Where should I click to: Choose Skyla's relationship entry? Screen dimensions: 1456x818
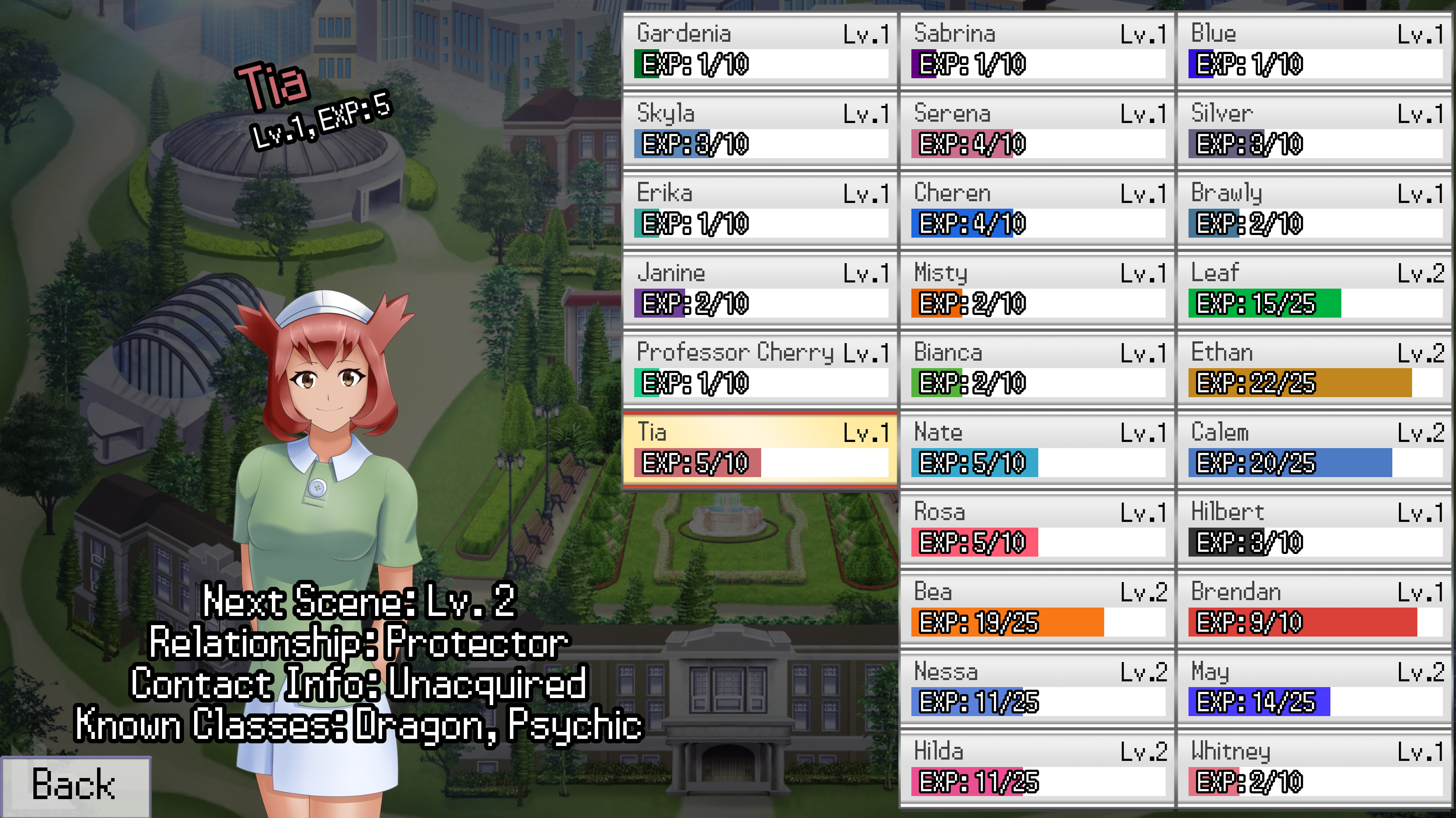pyautogui.click(x=760, y=130)
